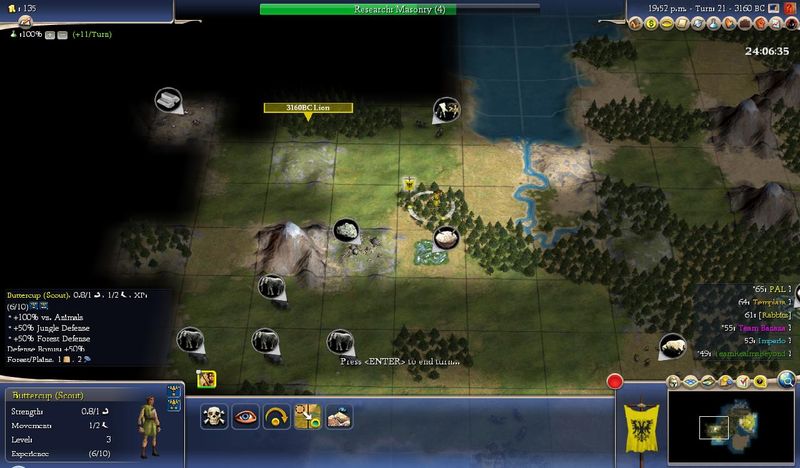Select the skull delete unit action
800x468 pixels.
214,416
